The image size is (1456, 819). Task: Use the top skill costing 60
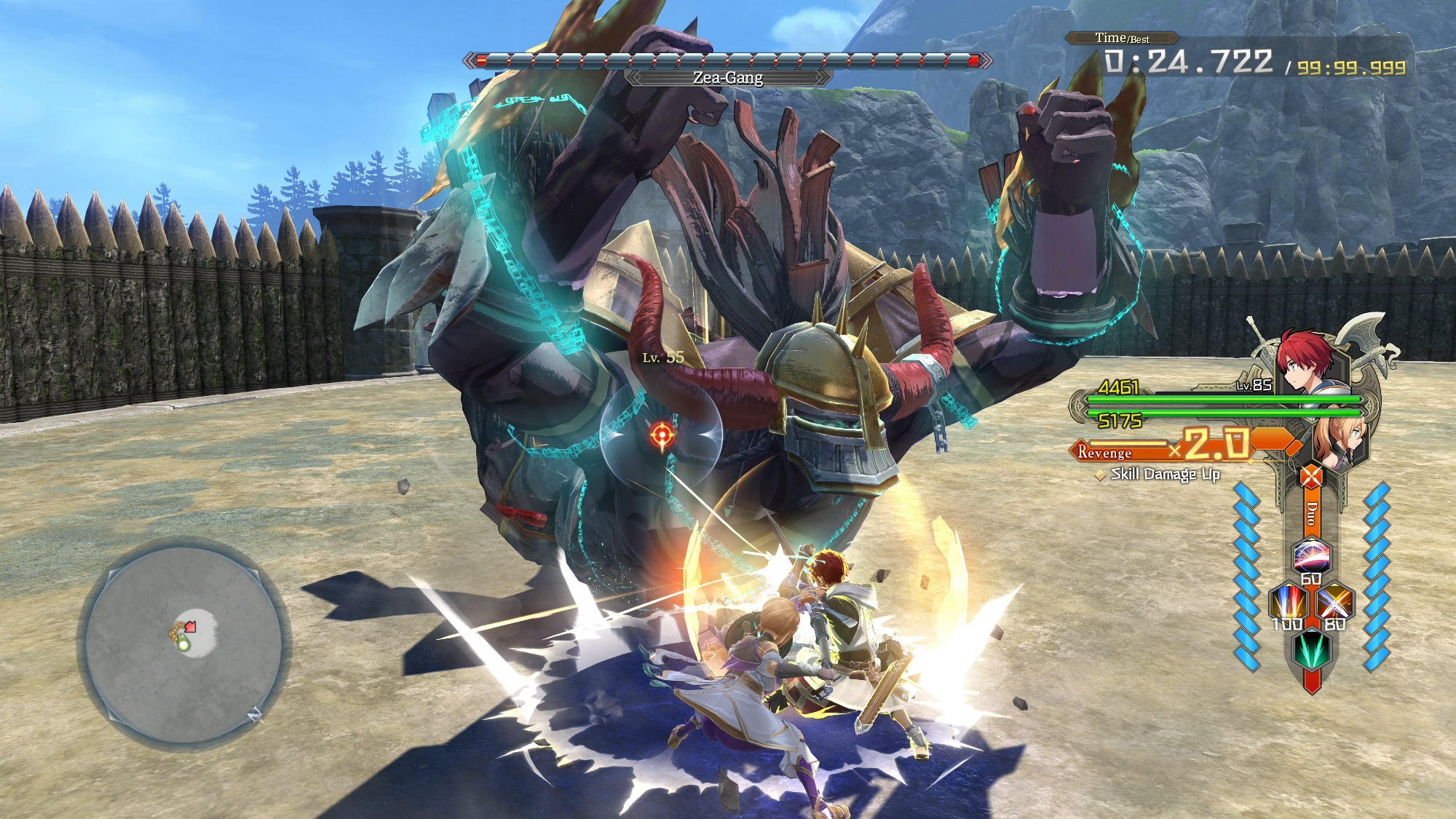click(x=1311, y=557)
